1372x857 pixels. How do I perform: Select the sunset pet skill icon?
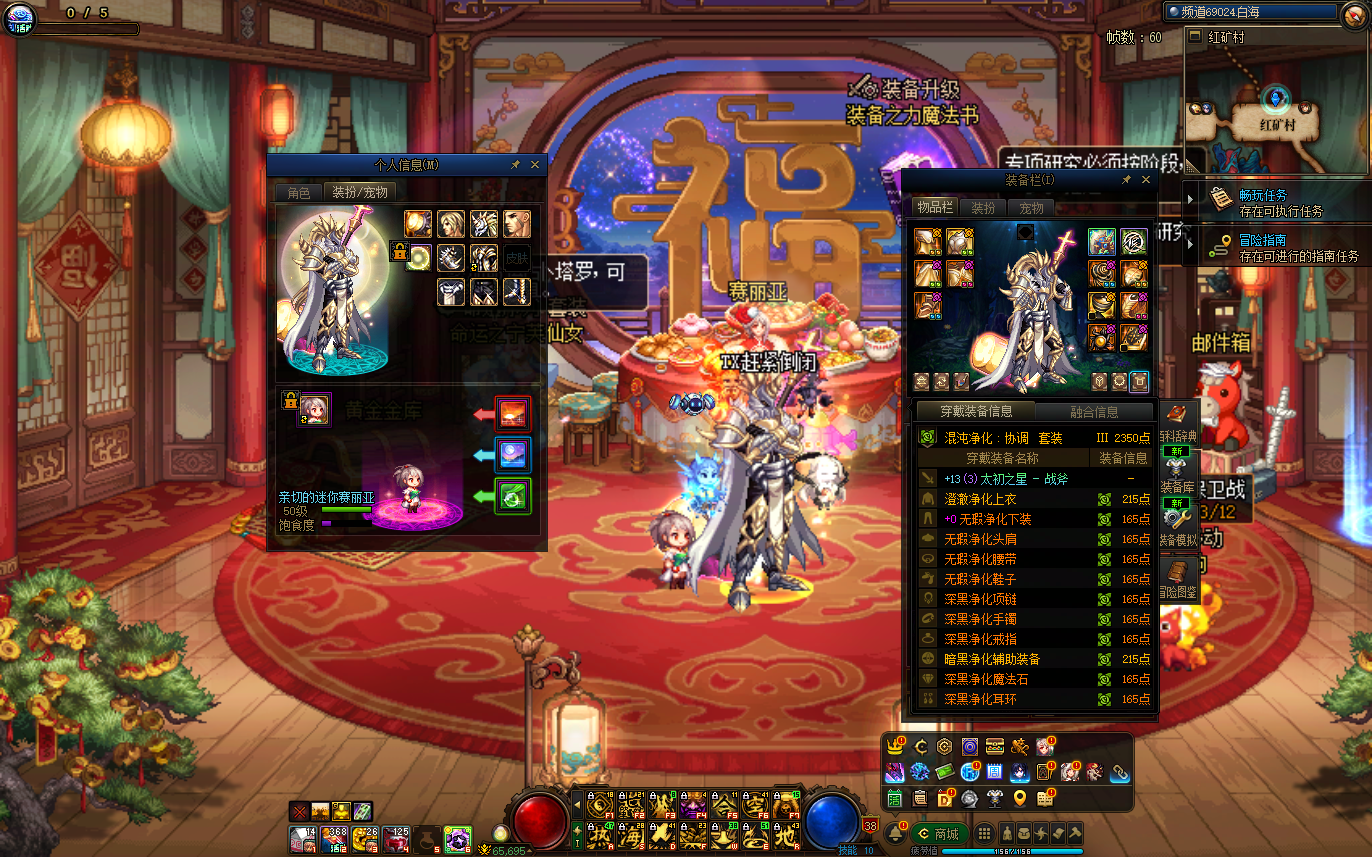point(513,414)
